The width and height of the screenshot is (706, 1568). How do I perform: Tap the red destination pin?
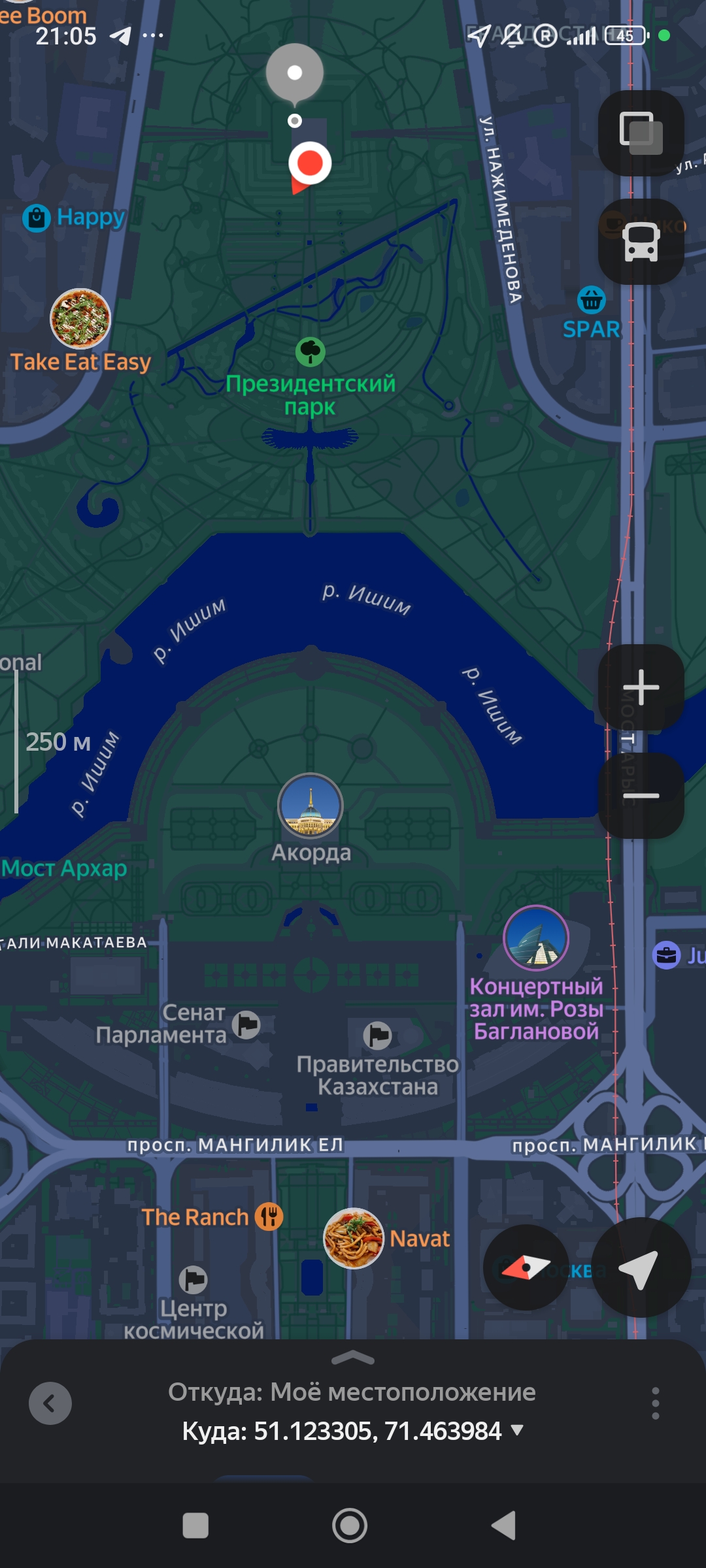point(310,163)
